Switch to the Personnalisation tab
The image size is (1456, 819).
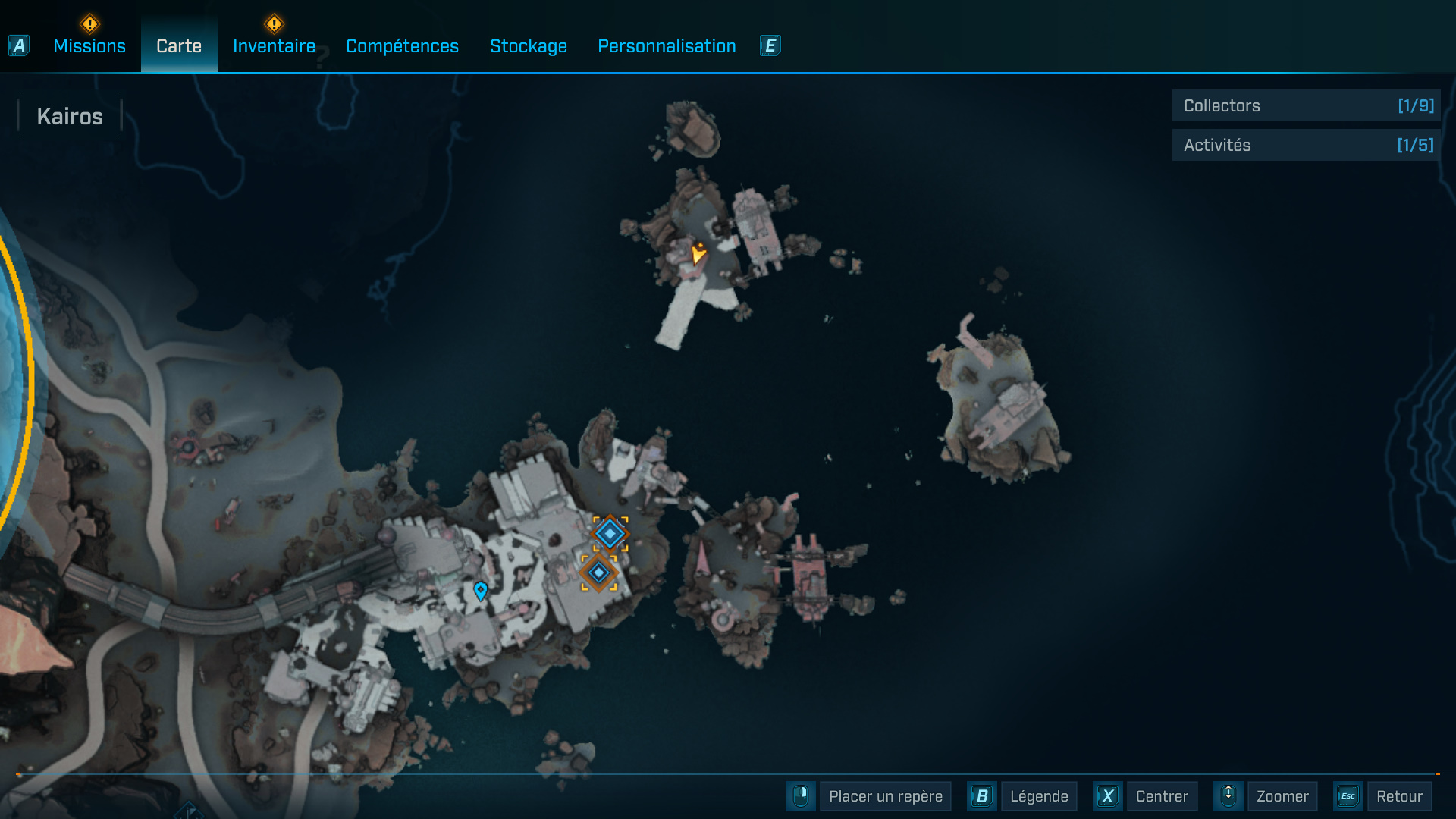pyautogui.click(x=667, y=46)
